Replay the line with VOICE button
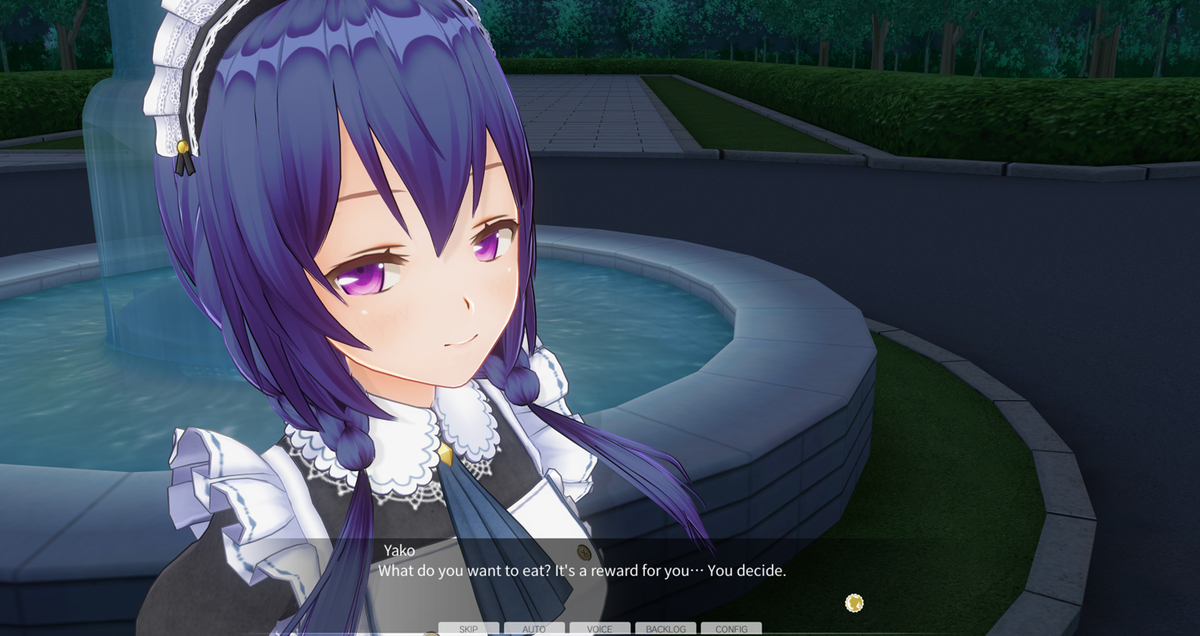The width and height of the screenshot is (1200, 636). click(600, 629)
